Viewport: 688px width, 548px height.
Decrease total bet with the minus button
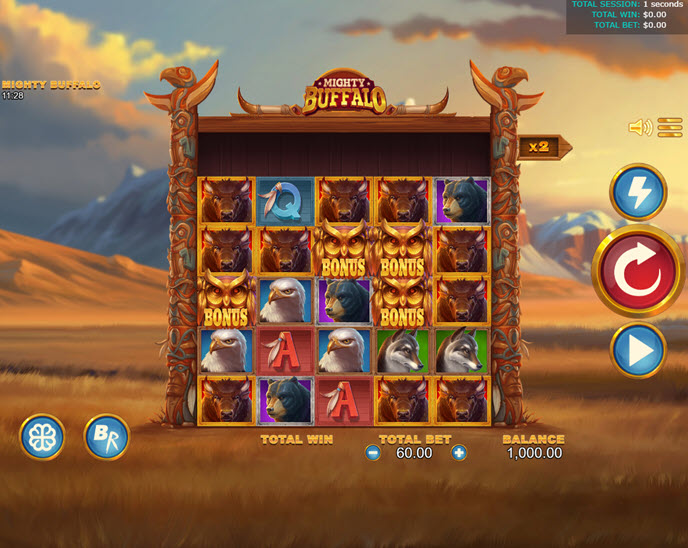373,453
